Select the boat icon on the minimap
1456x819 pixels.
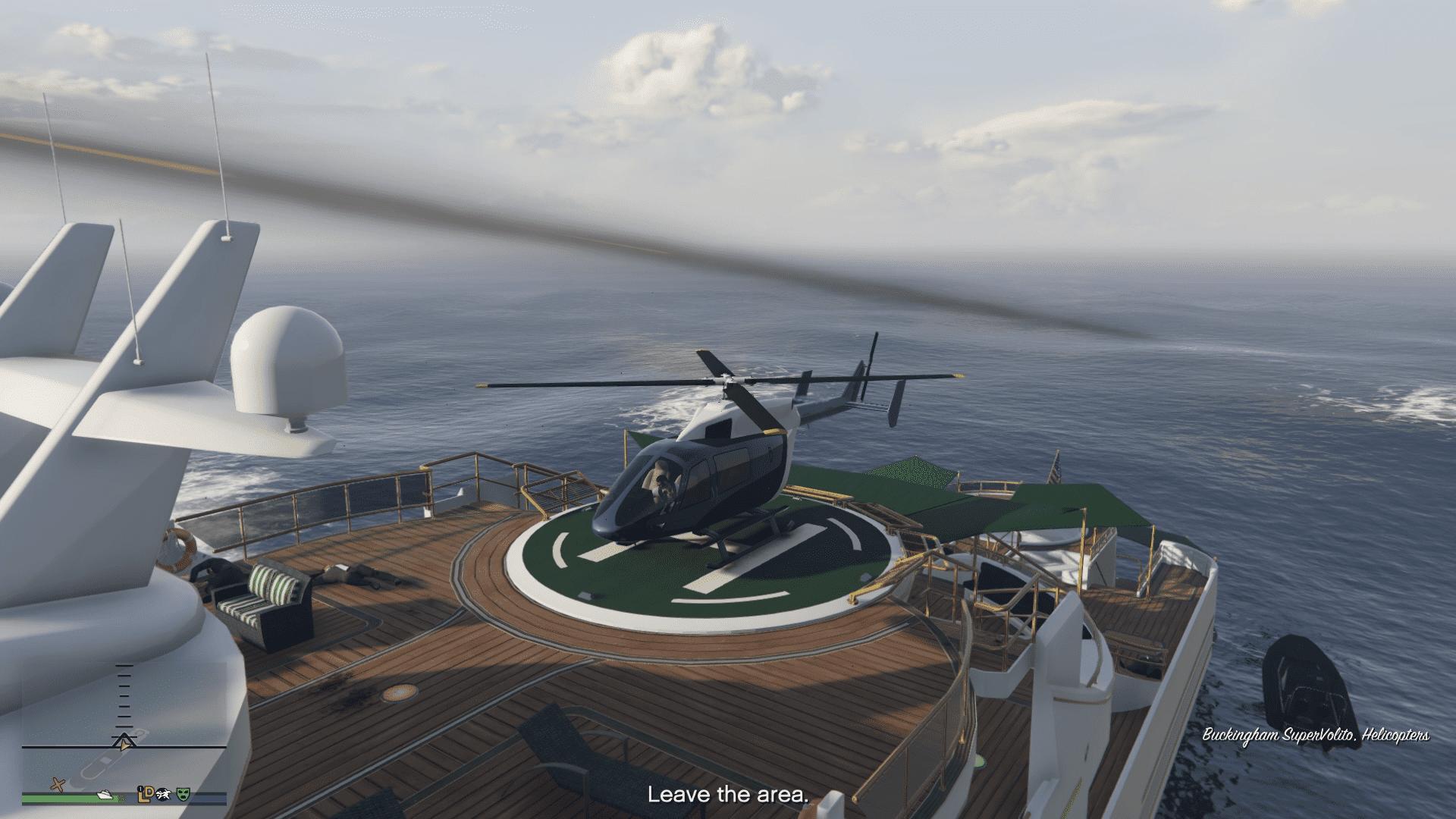pyautogui.click(x=105, y=795)
